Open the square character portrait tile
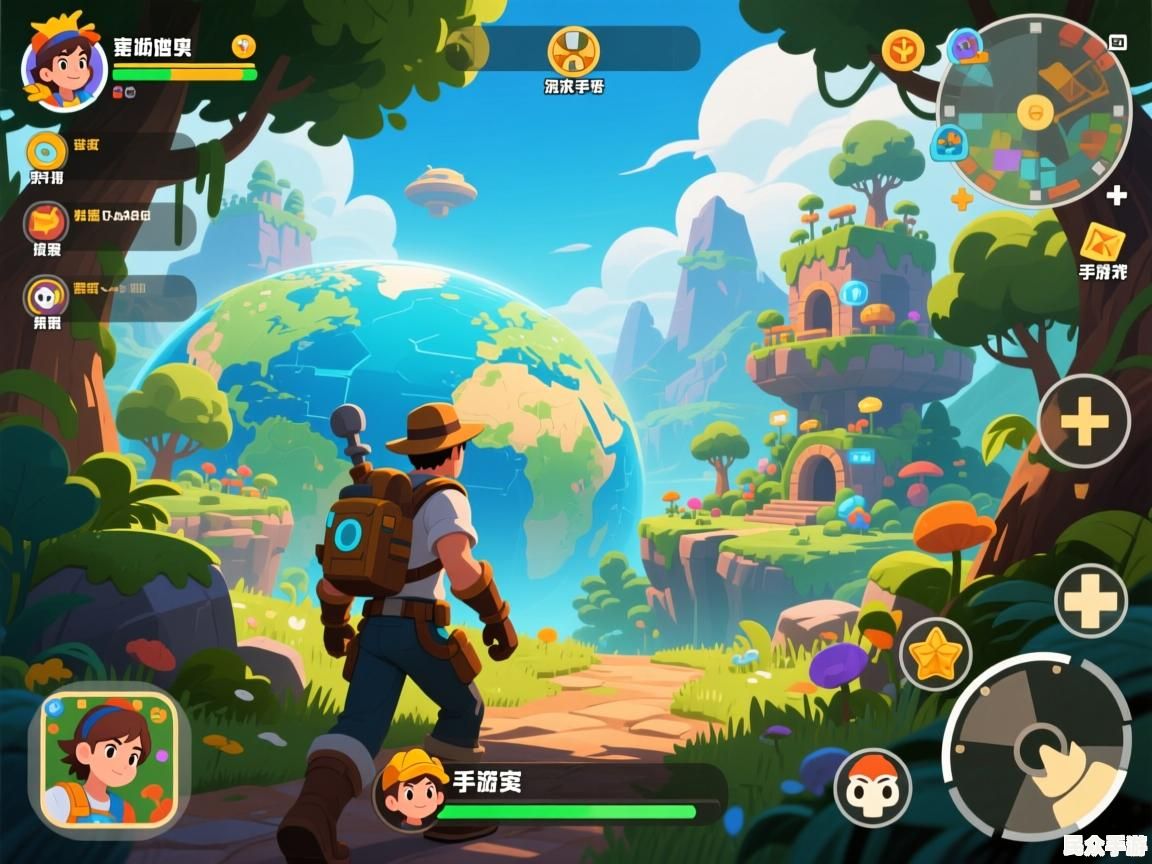 click(110, 759)
